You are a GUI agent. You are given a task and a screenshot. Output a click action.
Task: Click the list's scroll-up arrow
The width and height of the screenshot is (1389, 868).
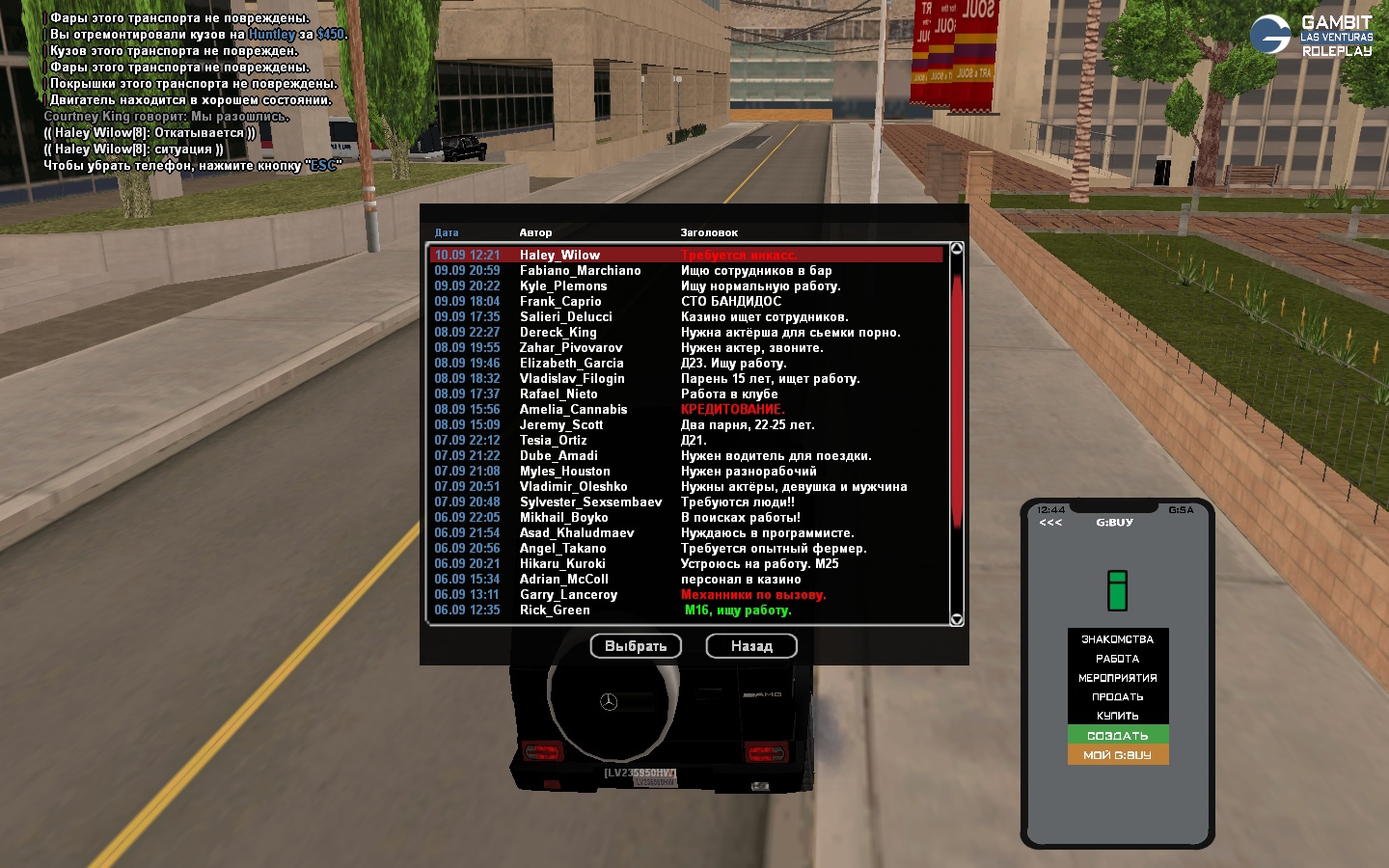click(957, 249)
